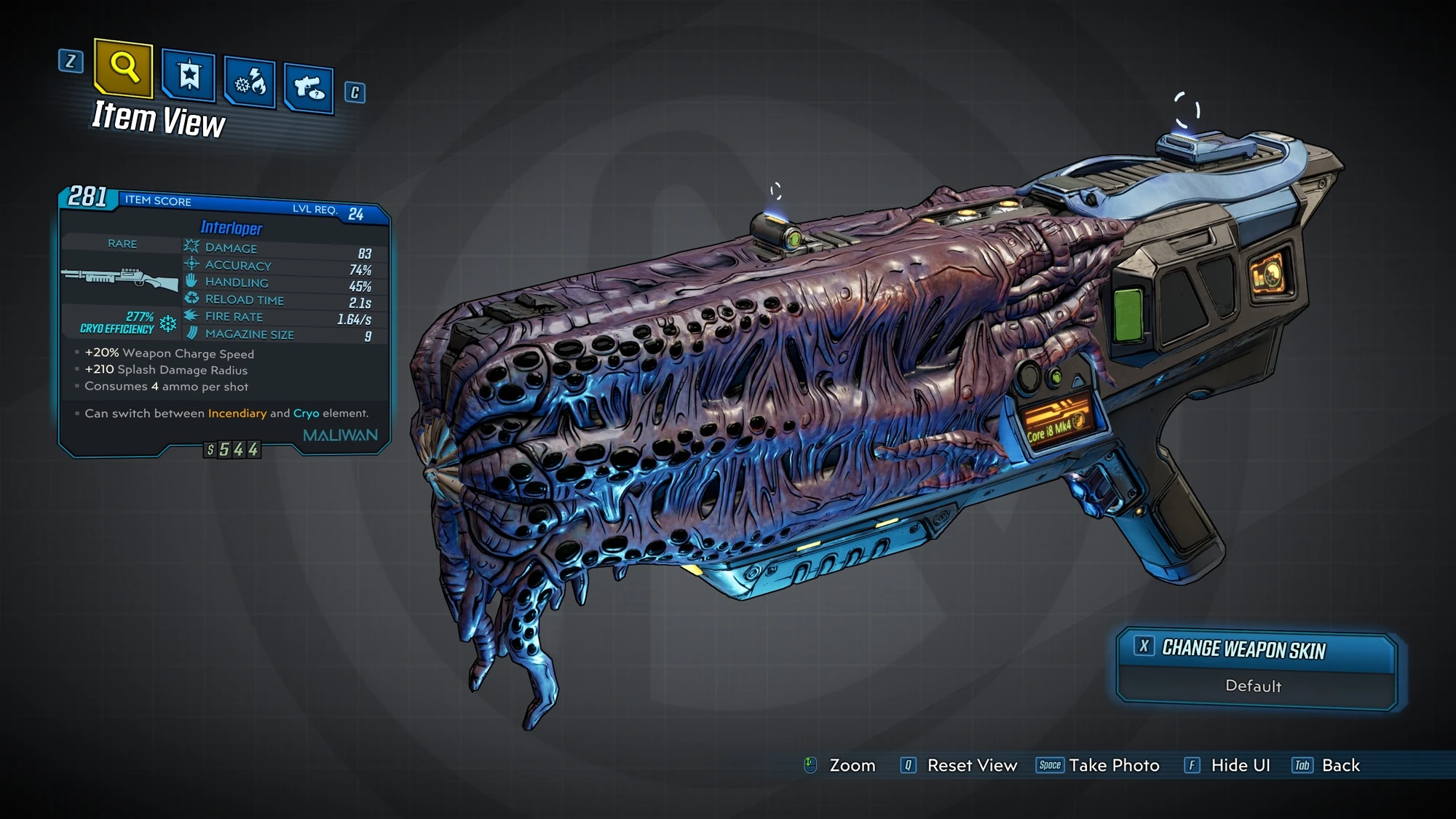Click the damage burst icon beside the DAMAGE stat

191,248
